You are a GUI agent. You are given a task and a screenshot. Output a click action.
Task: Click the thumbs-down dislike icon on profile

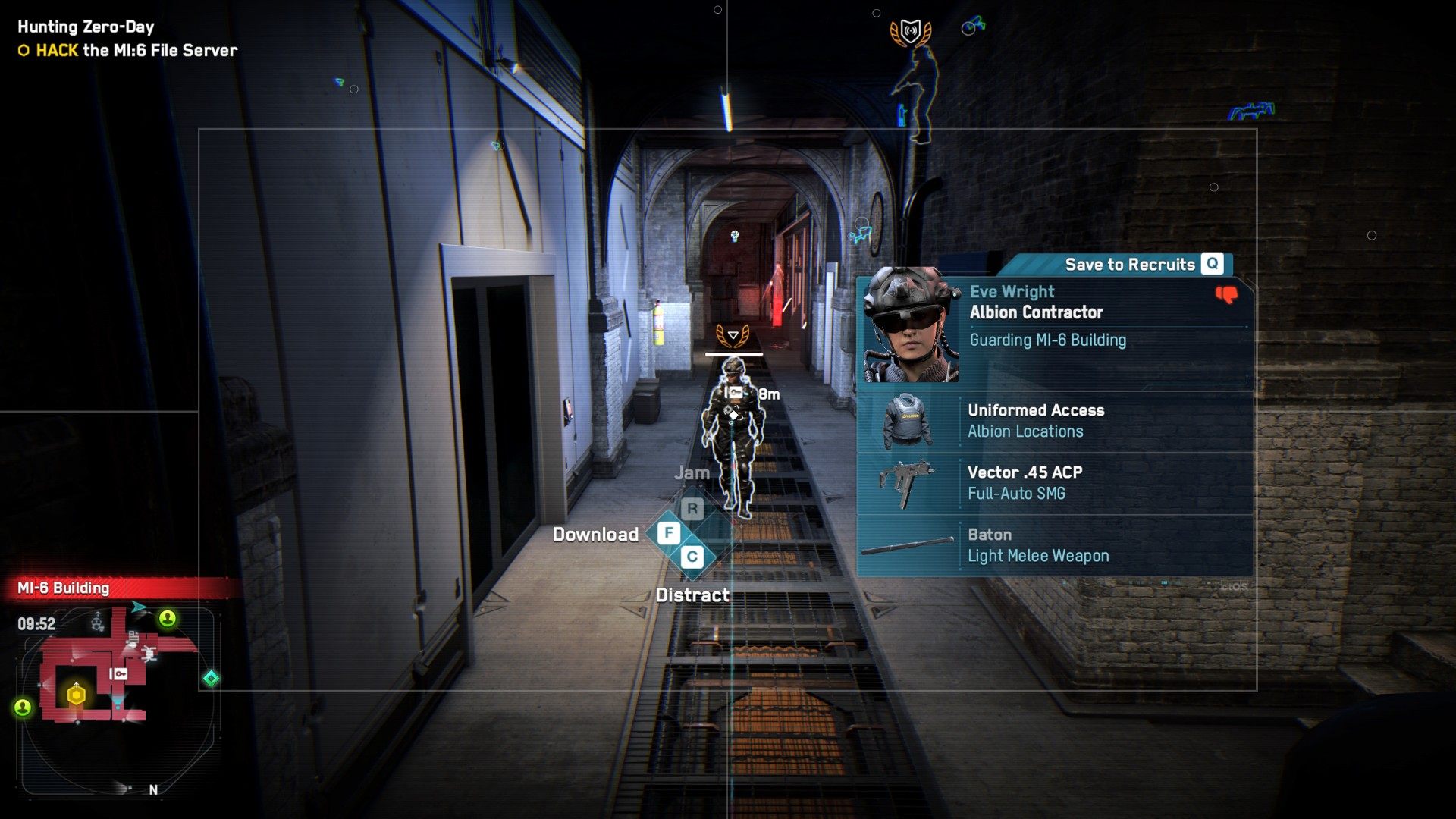tap(1226, 294)
